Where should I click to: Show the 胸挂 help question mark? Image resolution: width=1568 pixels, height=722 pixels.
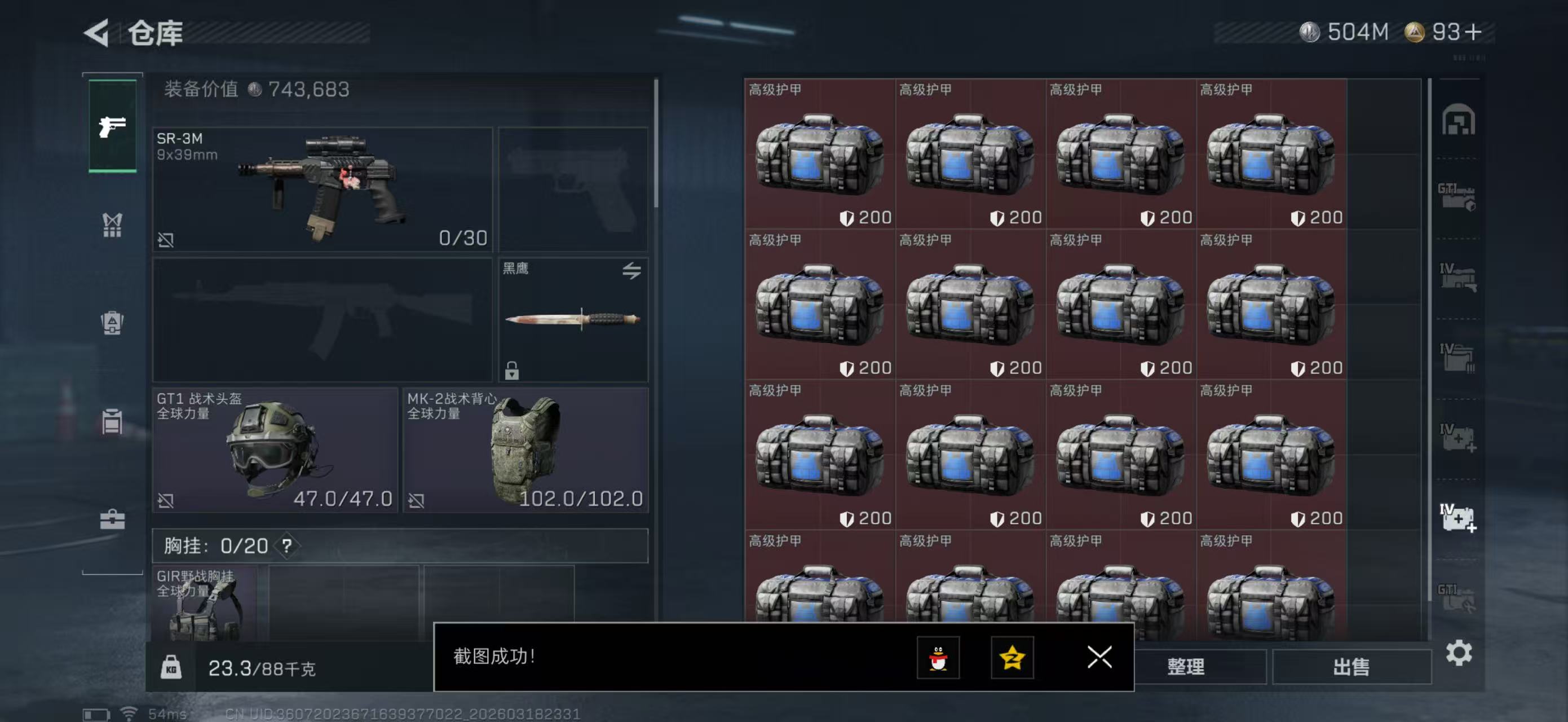(286, 545)
